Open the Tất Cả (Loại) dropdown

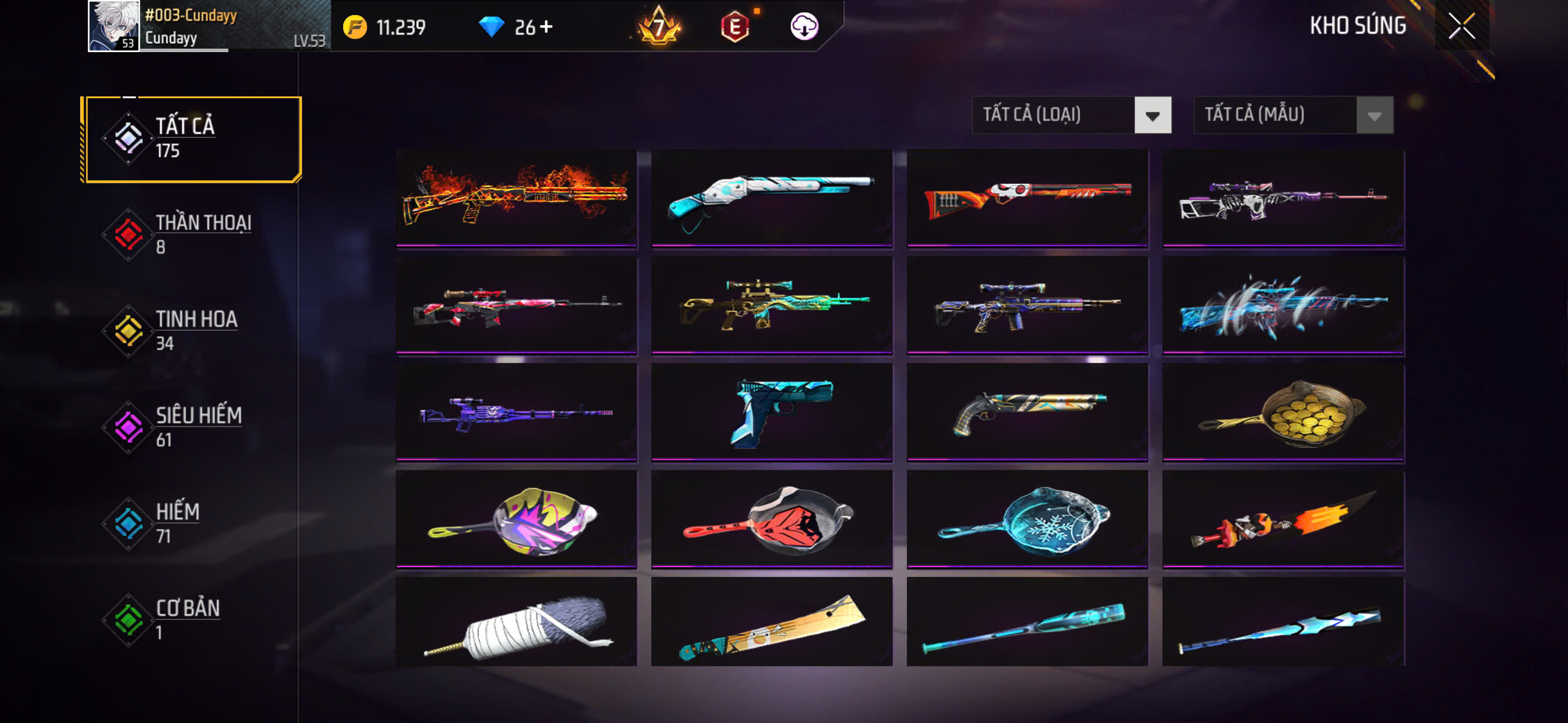(1071, 114)
